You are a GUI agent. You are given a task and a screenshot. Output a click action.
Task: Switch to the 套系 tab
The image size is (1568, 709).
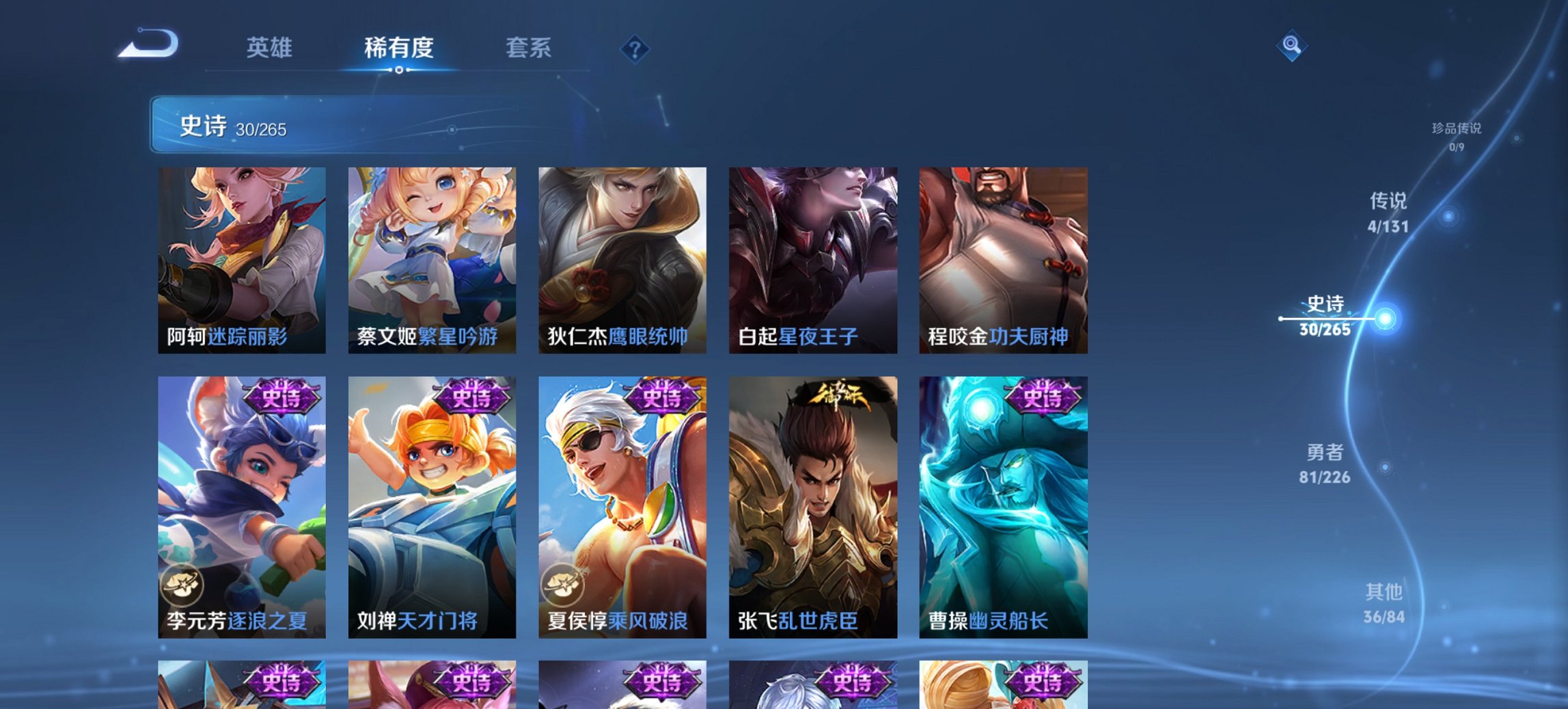[x=529, y=48]
